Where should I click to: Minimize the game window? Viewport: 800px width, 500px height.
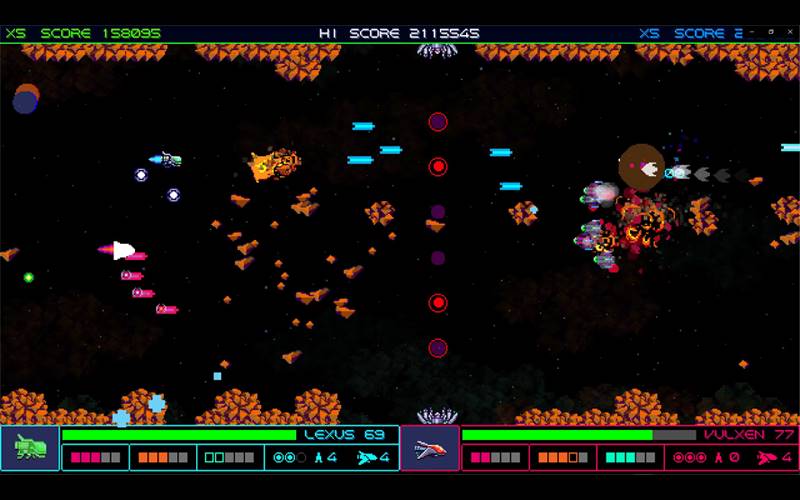[754, 32]
